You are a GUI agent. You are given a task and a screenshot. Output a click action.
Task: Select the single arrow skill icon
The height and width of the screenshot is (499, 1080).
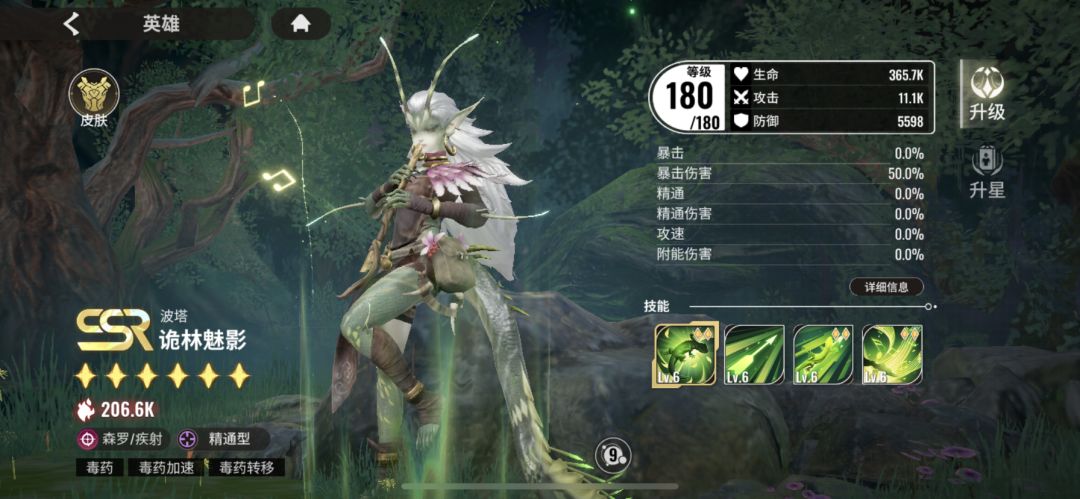(x=754, y=354)
